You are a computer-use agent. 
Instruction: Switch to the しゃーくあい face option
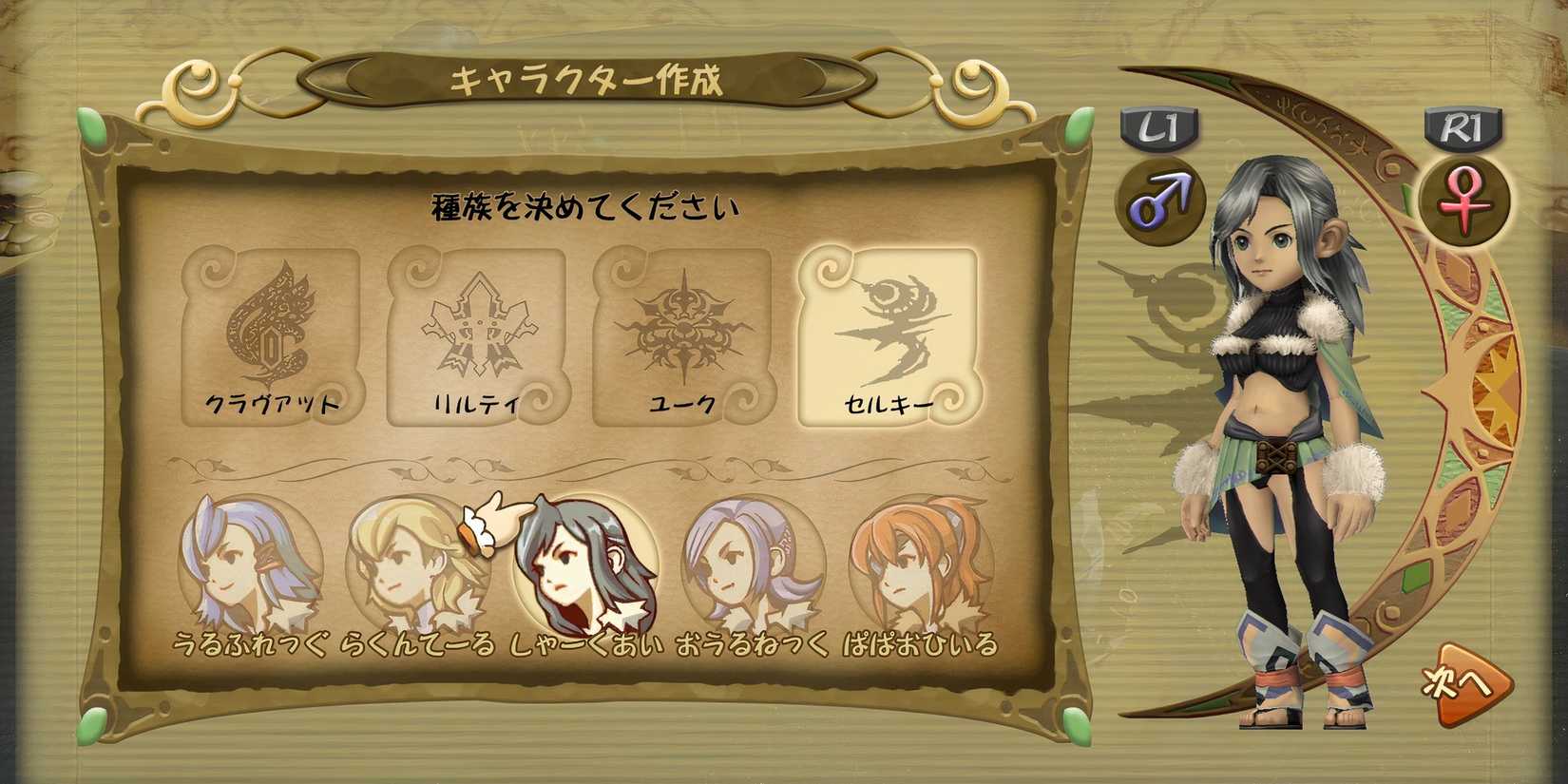pos(584,565)
